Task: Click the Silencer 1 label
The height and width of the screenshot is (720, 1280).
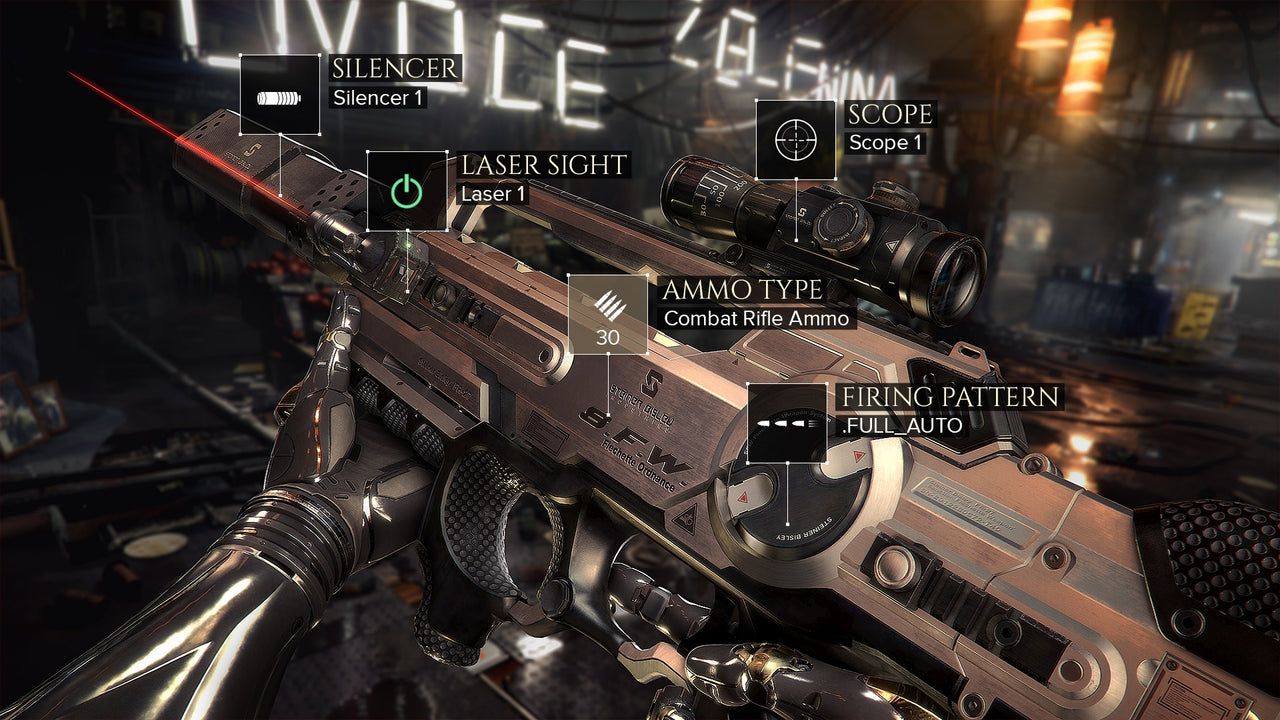Action: click(x=378, y=100)
